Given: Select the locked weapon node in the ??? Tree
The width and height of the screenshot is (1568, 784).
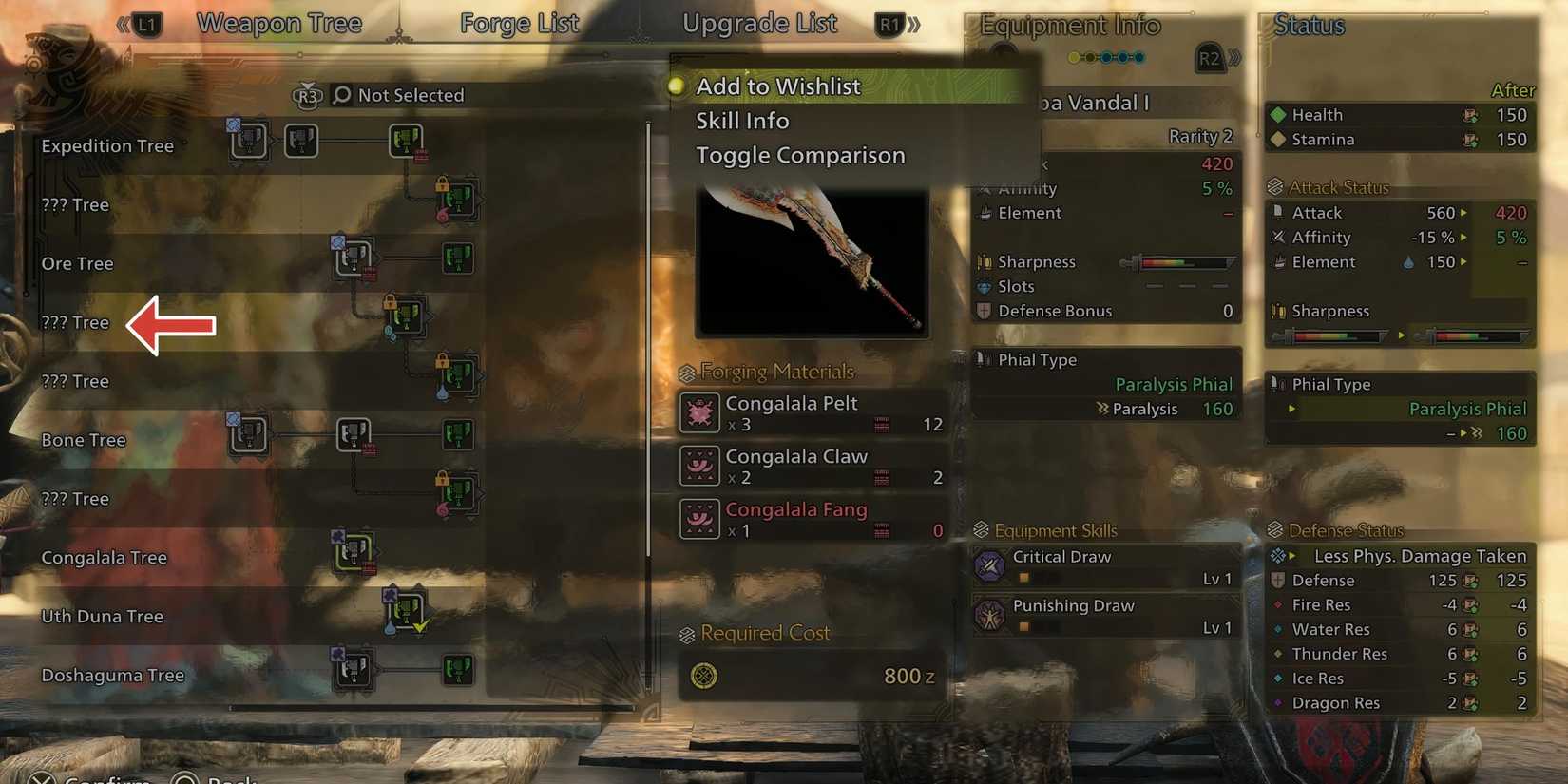Looking at the screenshot, I should pos(459,200).
